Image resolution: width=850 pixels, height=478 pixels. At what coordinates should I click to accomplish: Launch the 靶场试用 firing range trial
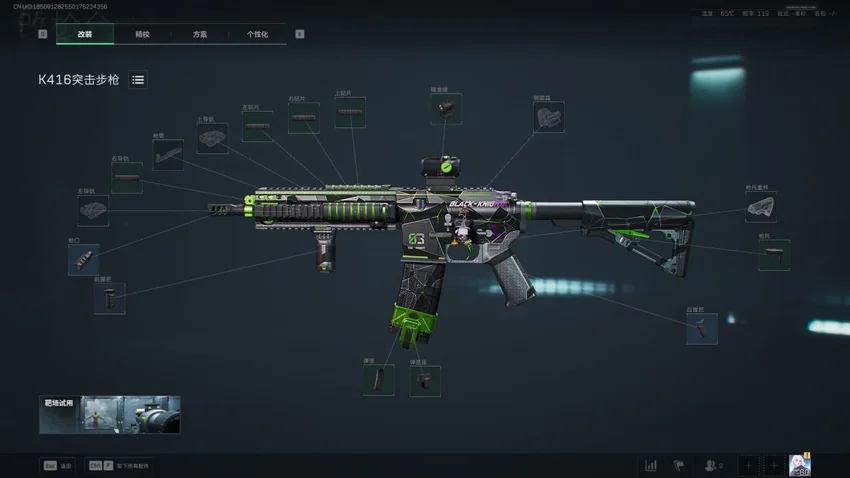pyautogui.click(x=110, y=415)
